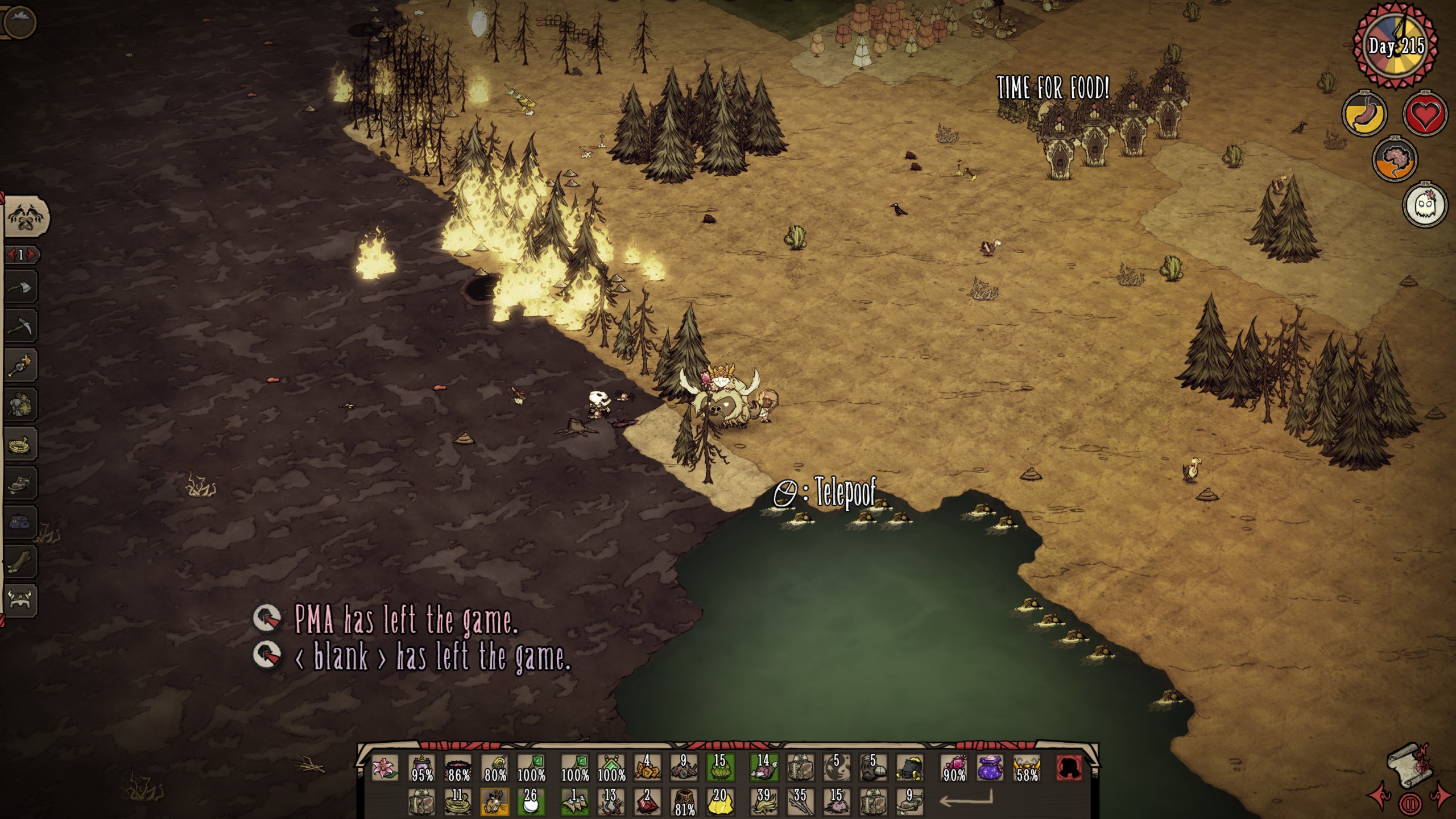
Task: Choose the pickaxe crafting recipe
Action: click(x=20, y=326)
